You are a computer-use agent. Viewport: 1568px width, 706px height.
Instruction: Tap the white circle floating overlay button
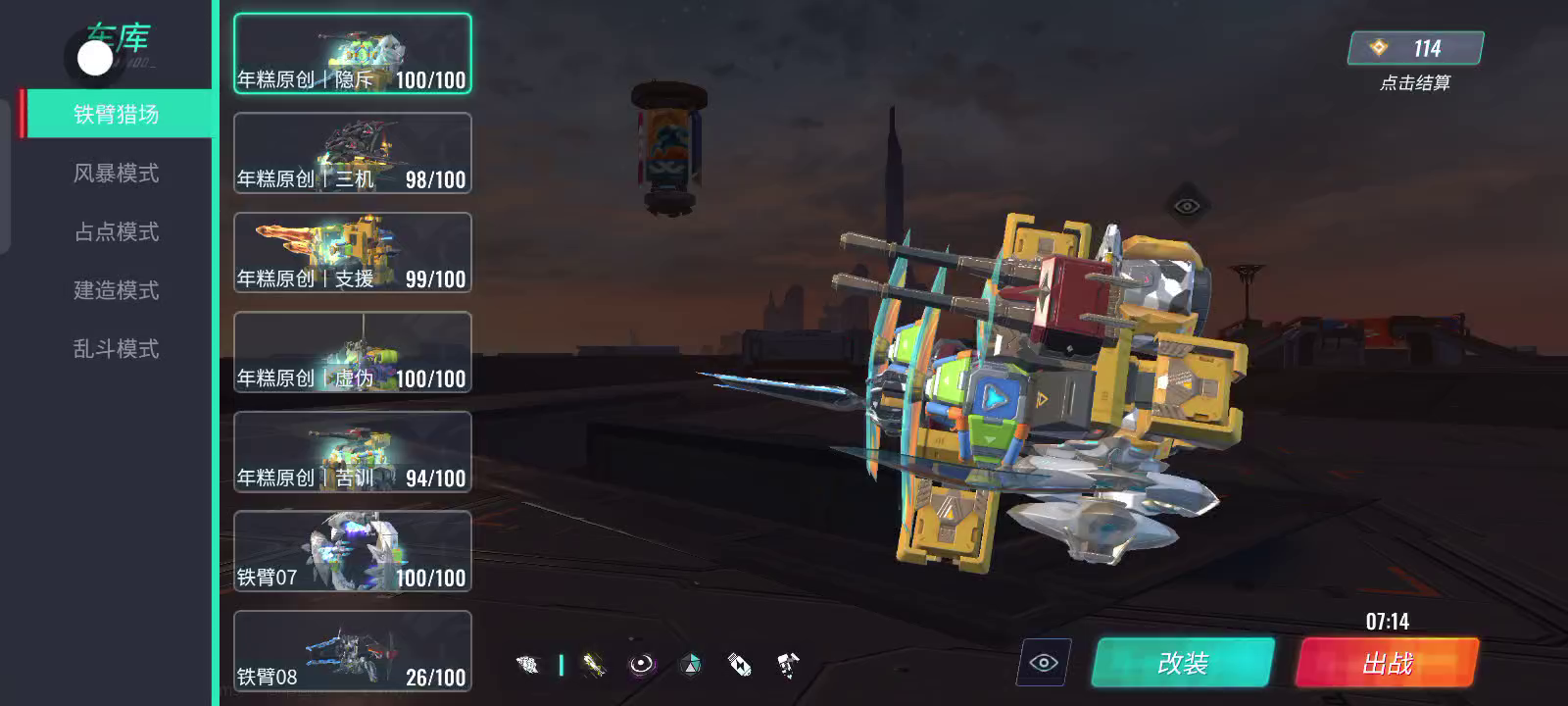95,58
